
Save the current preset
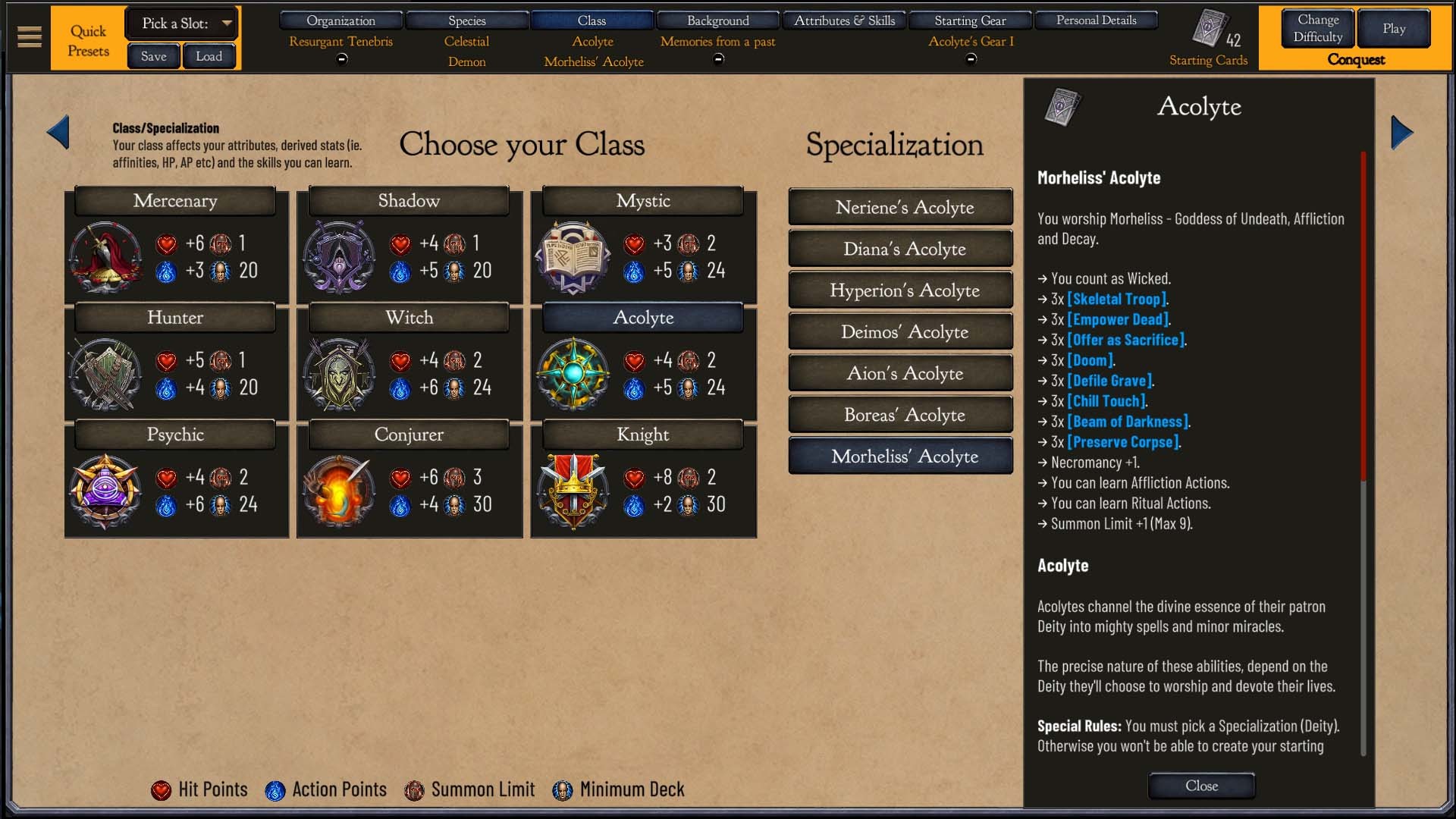pos(153,56)
